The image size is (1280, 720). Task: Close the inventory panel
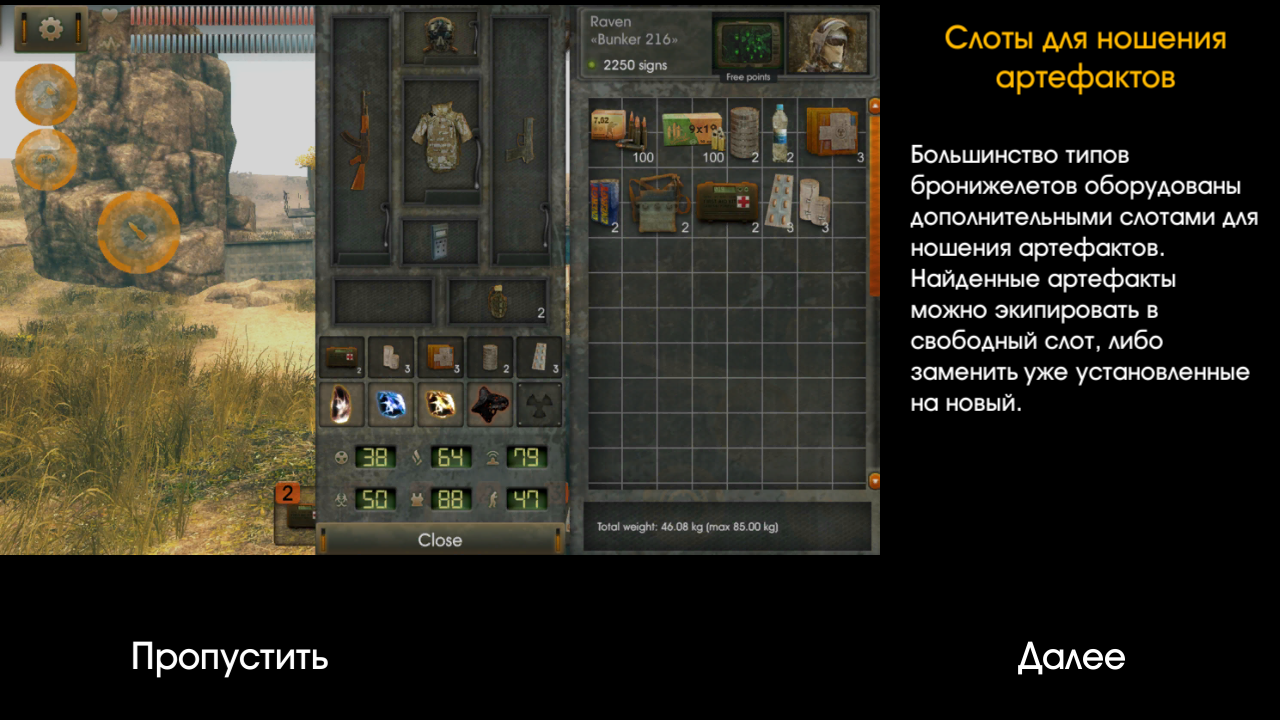[x=440, y=540]
